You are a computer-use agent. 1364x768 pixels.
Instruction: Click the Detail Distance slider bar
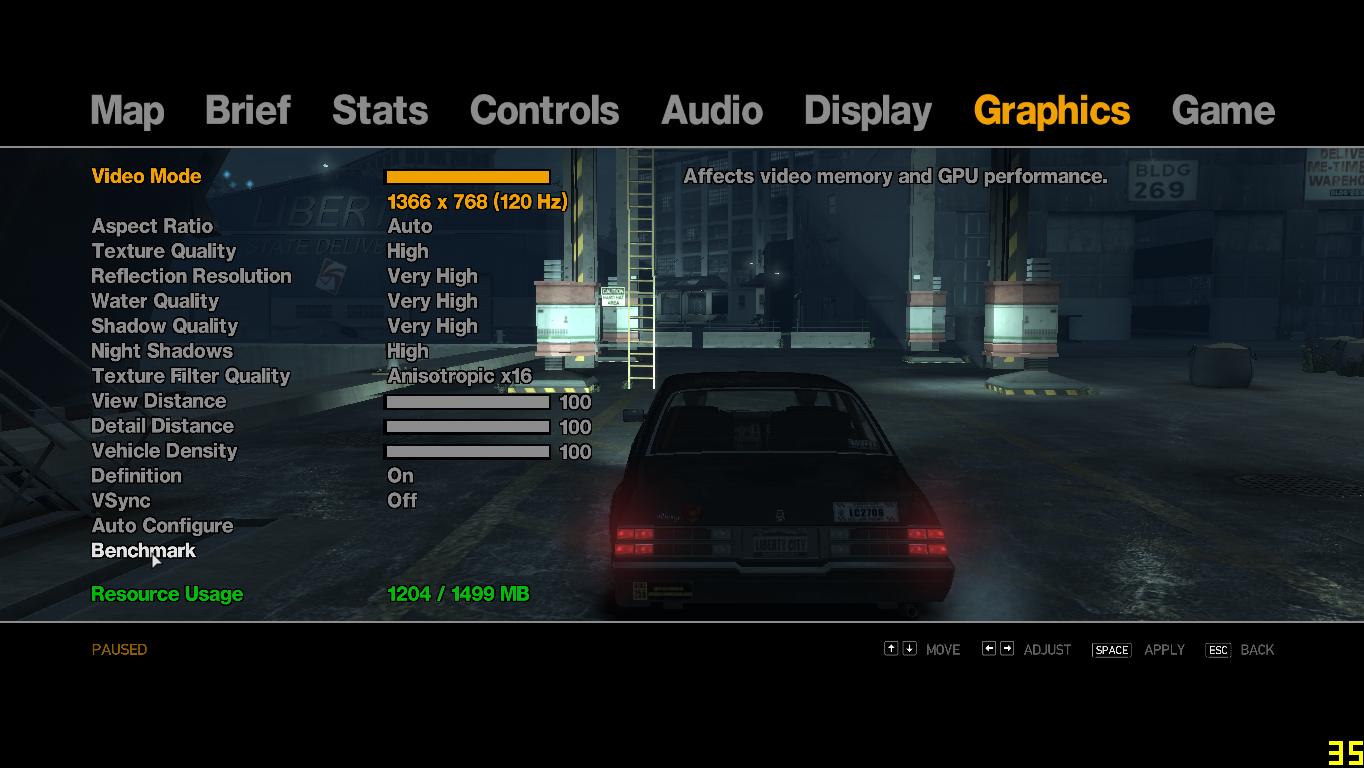pos(467,427)
